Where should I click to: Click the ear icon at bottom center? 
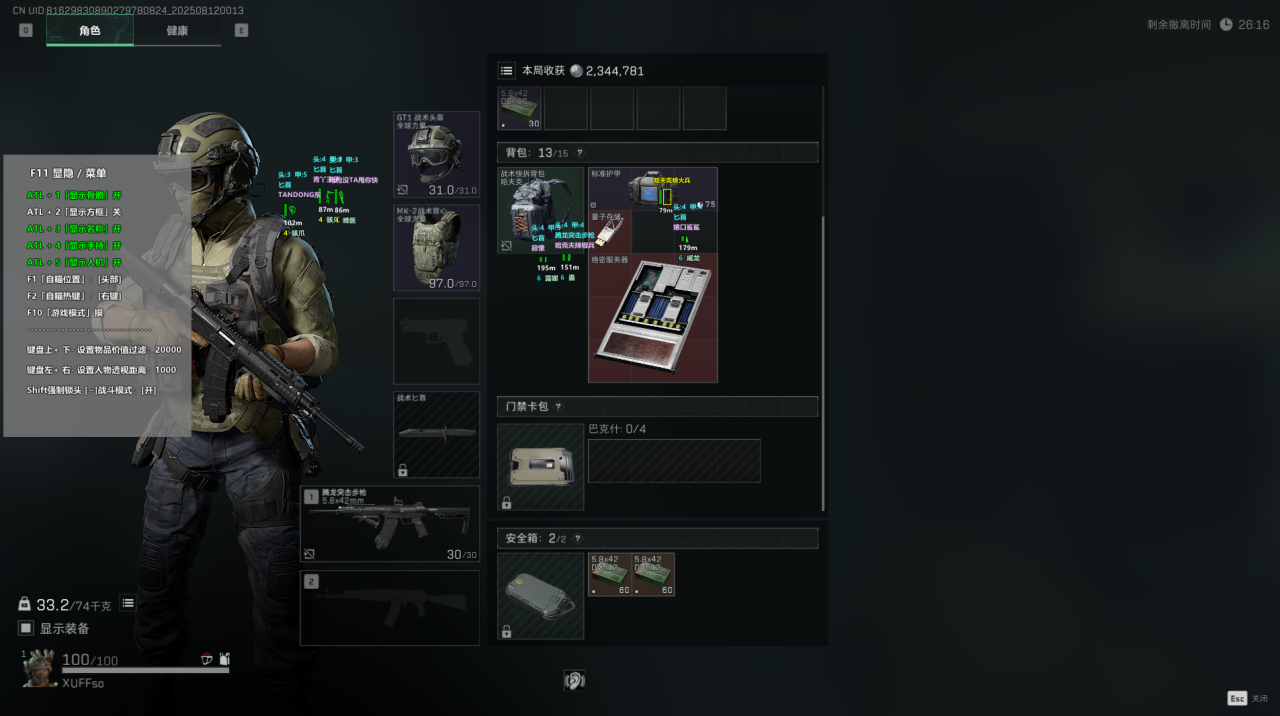(x=574, y=681)
